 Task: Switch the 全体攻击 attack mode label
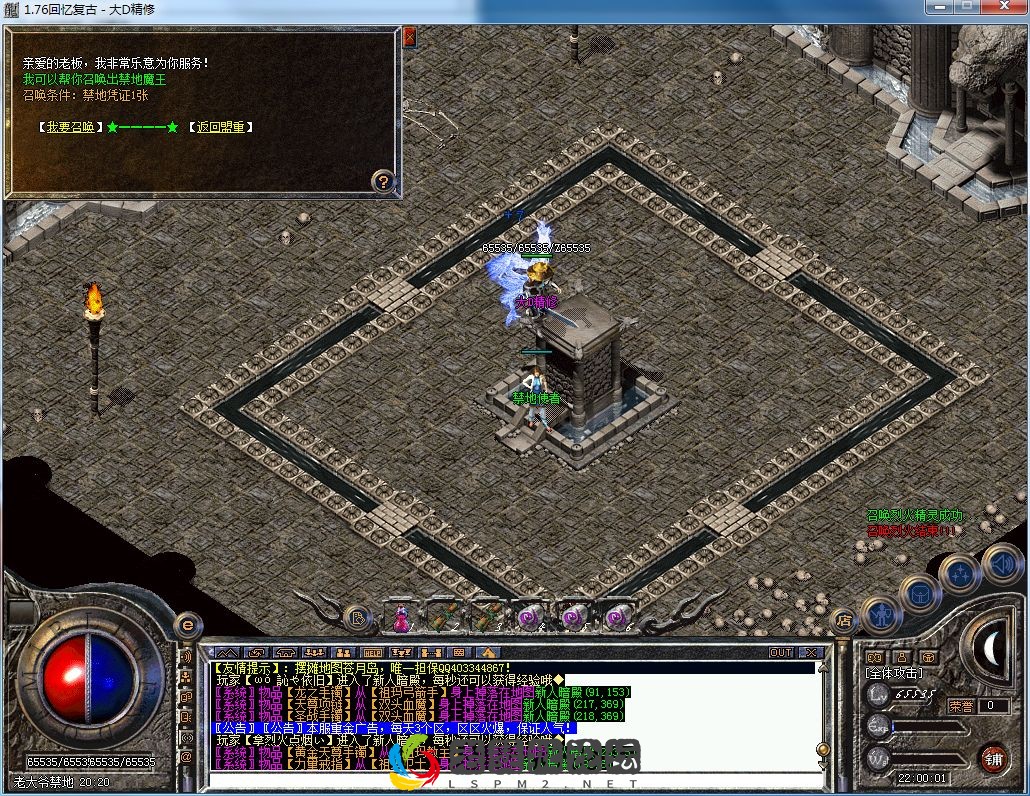tap(895, 673)
